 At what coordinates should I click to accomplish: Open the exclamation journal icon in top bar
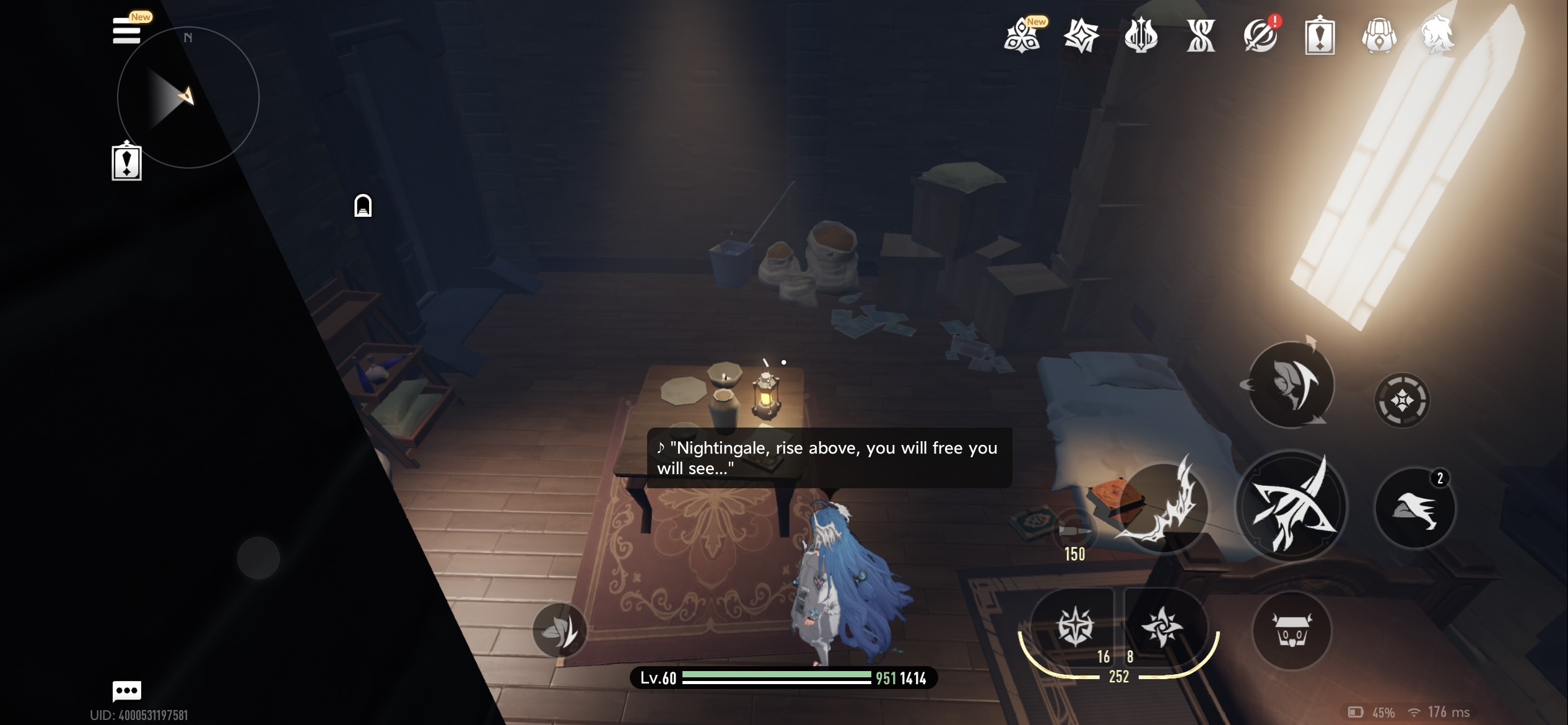click(x=1320, y=36)
